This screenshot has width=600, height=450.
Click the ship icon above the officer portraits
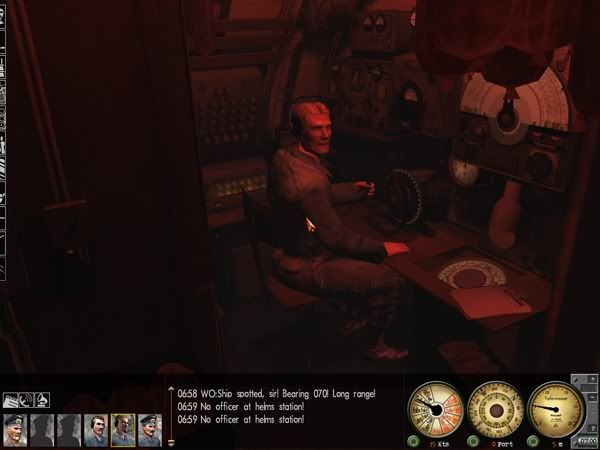(12, 400)
